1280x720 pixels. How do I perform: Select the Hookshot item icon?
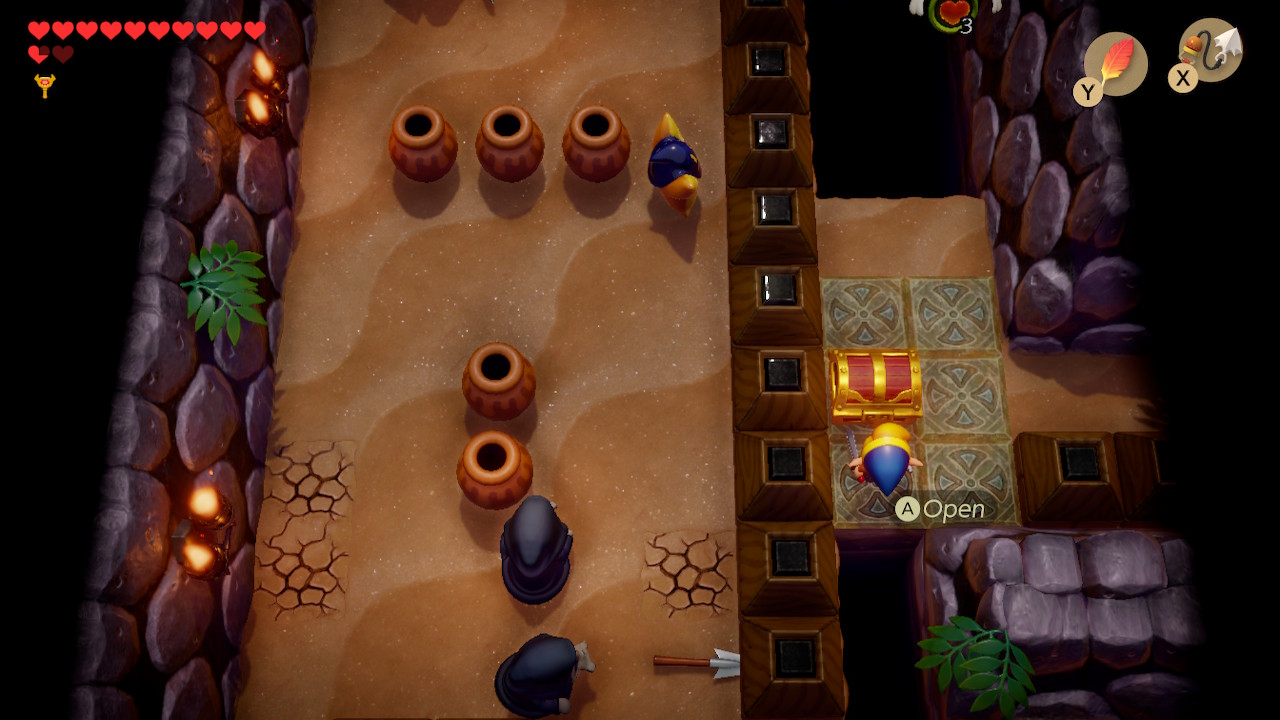pyautogui.click(x=1211, y=50)
